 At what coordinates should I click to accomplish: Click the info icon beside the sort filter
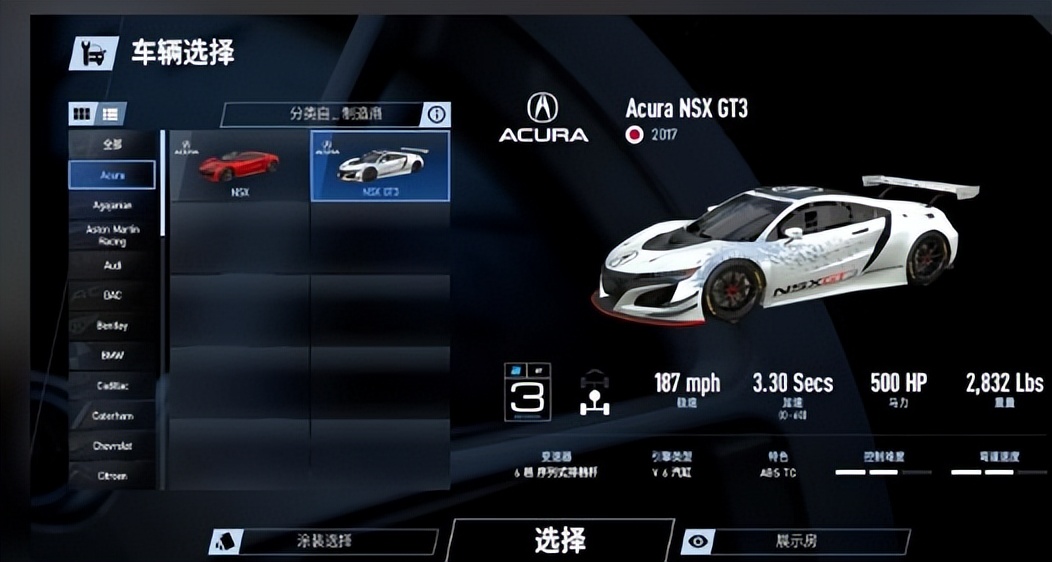tap(437, 114)
